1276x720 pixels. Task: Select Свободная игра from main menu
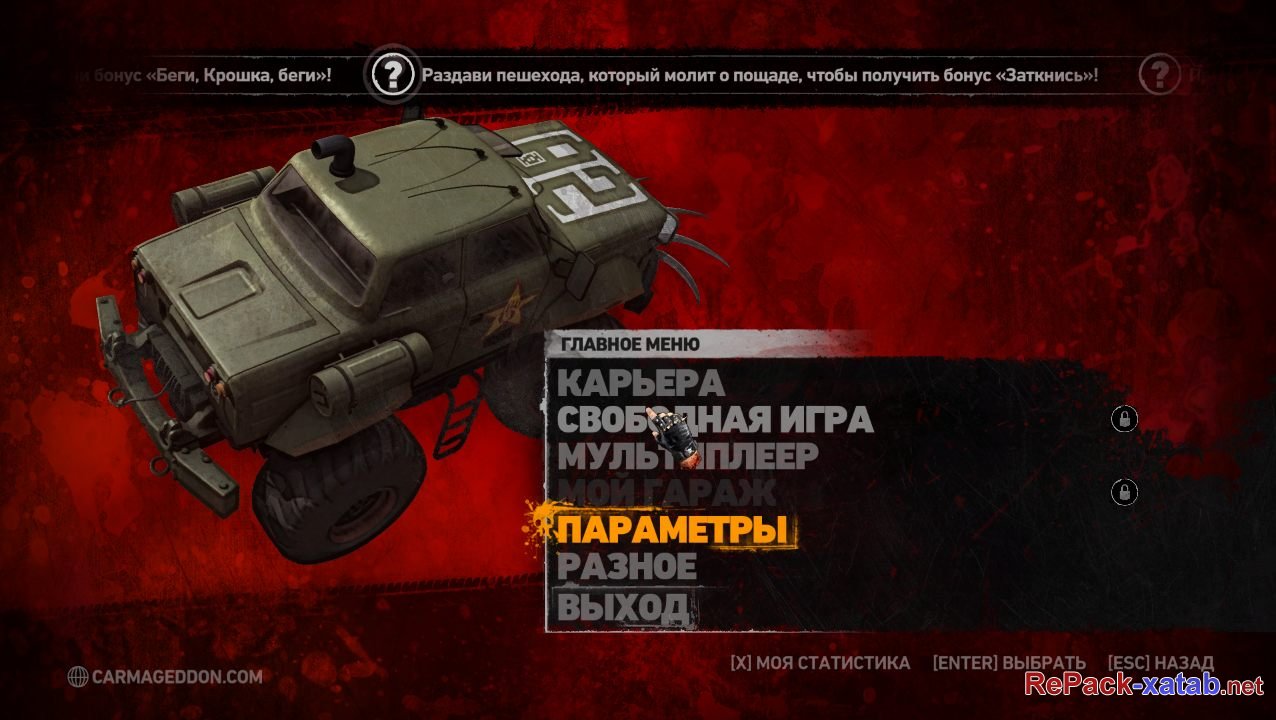714,420
